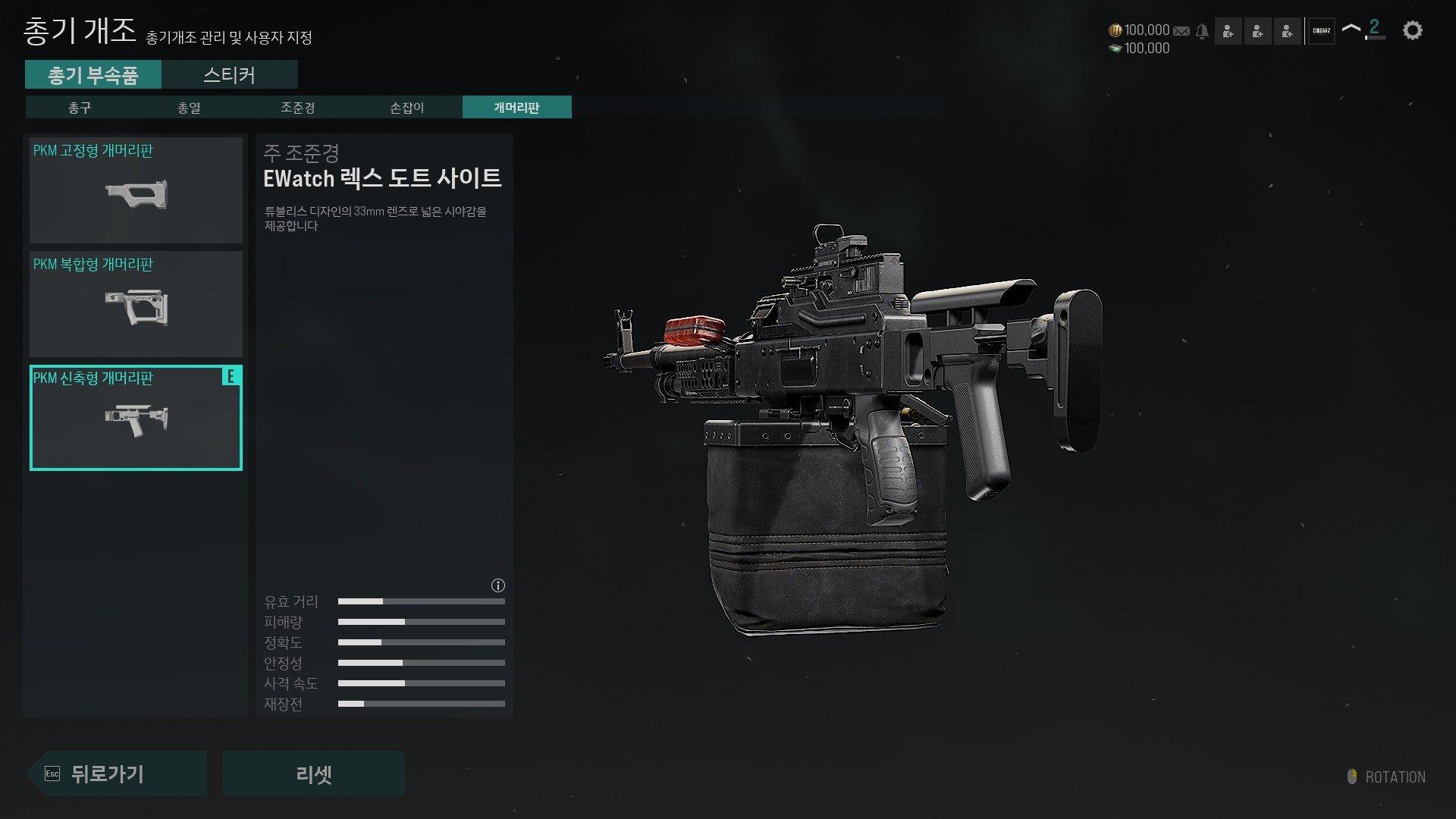This screenshot has width=1456, height=819.
Task: Check the notification bell
Action: (x=1202, y=31)
